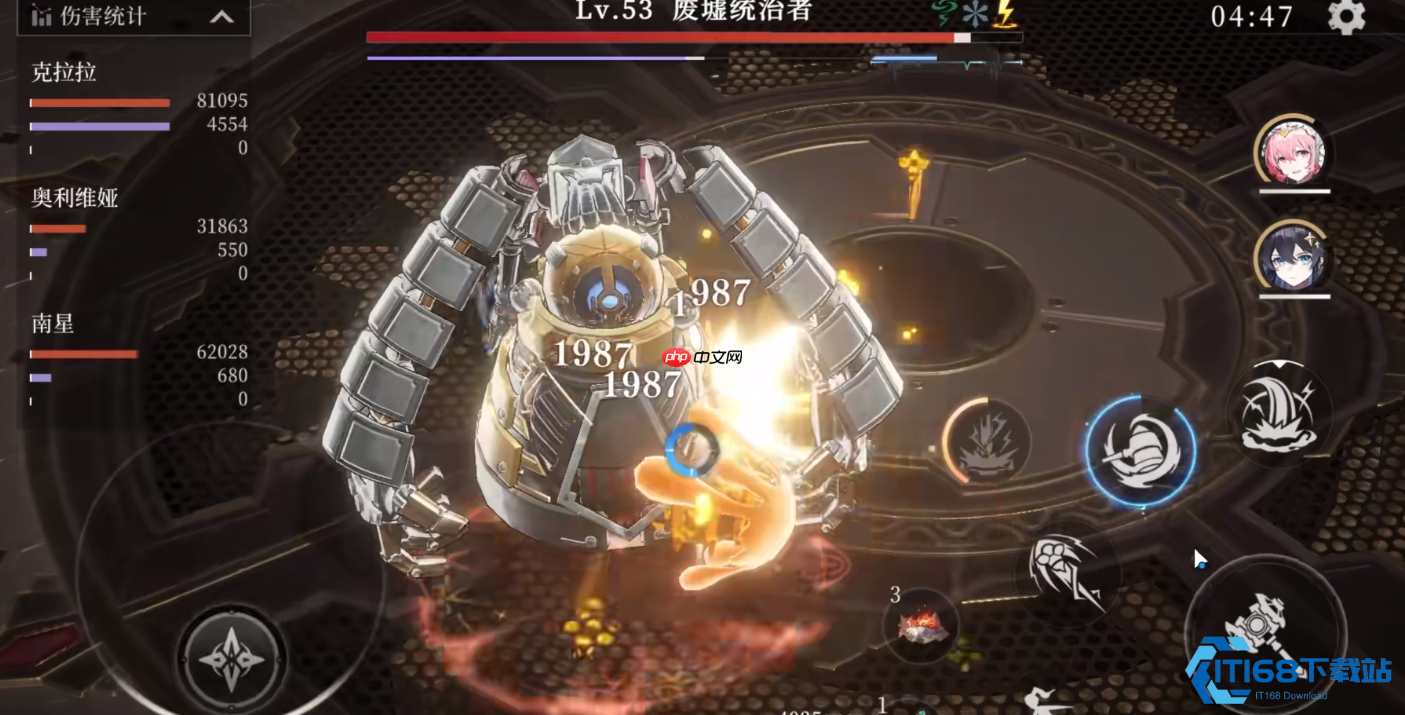Screen dimensions: 1405x715
Task: Open the gear settings menu
Action: 1346,17
